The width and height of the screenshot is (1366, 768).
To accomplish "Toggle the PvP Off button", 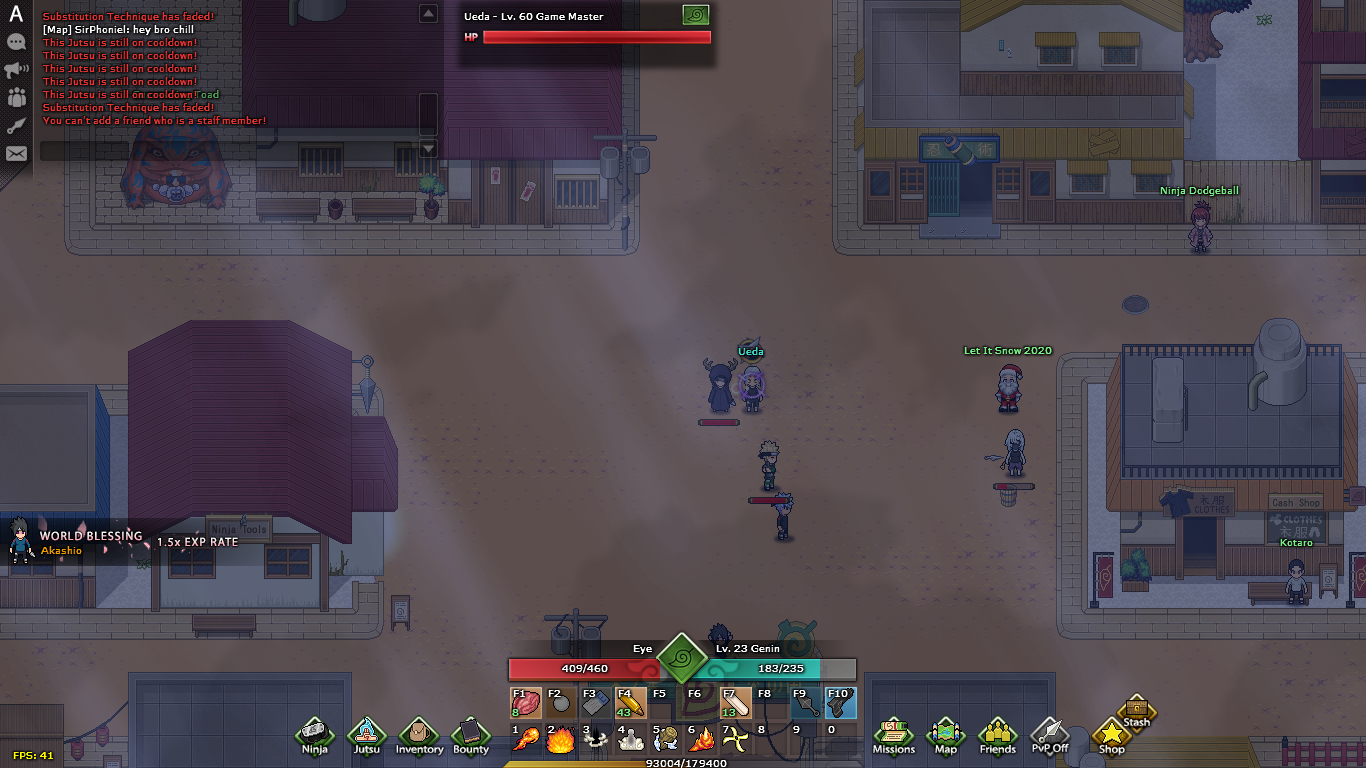I will (x=1050, y=733).
